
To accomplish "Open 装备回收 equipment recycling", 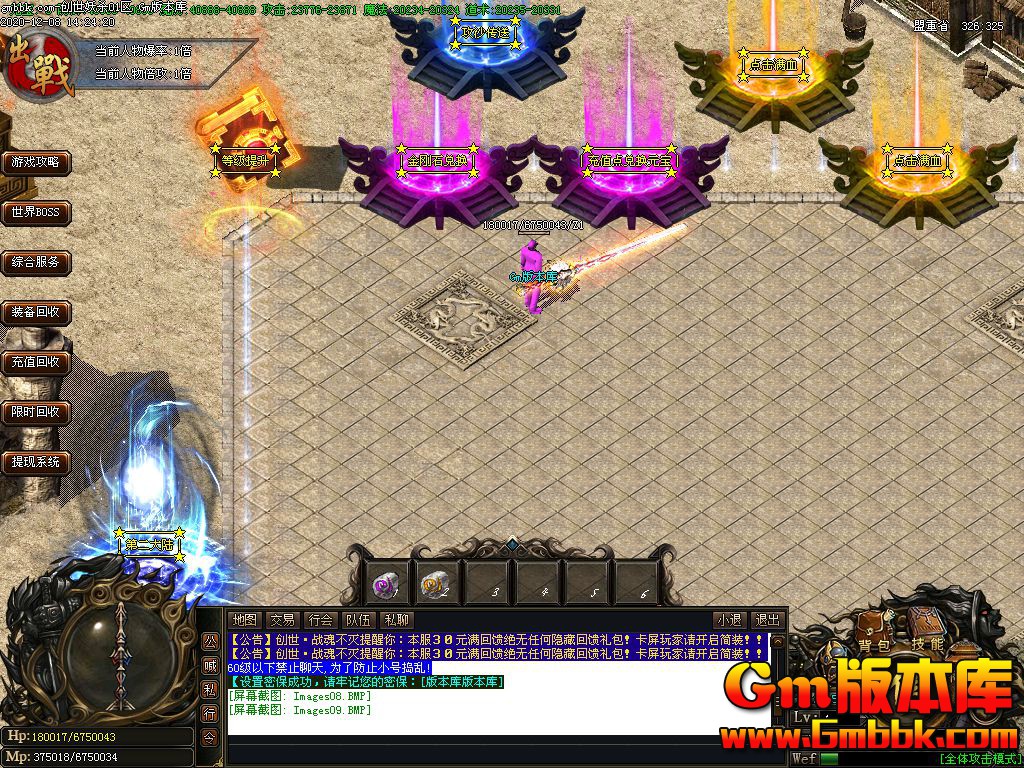I will pyautogui.click(x=36, y=313).
